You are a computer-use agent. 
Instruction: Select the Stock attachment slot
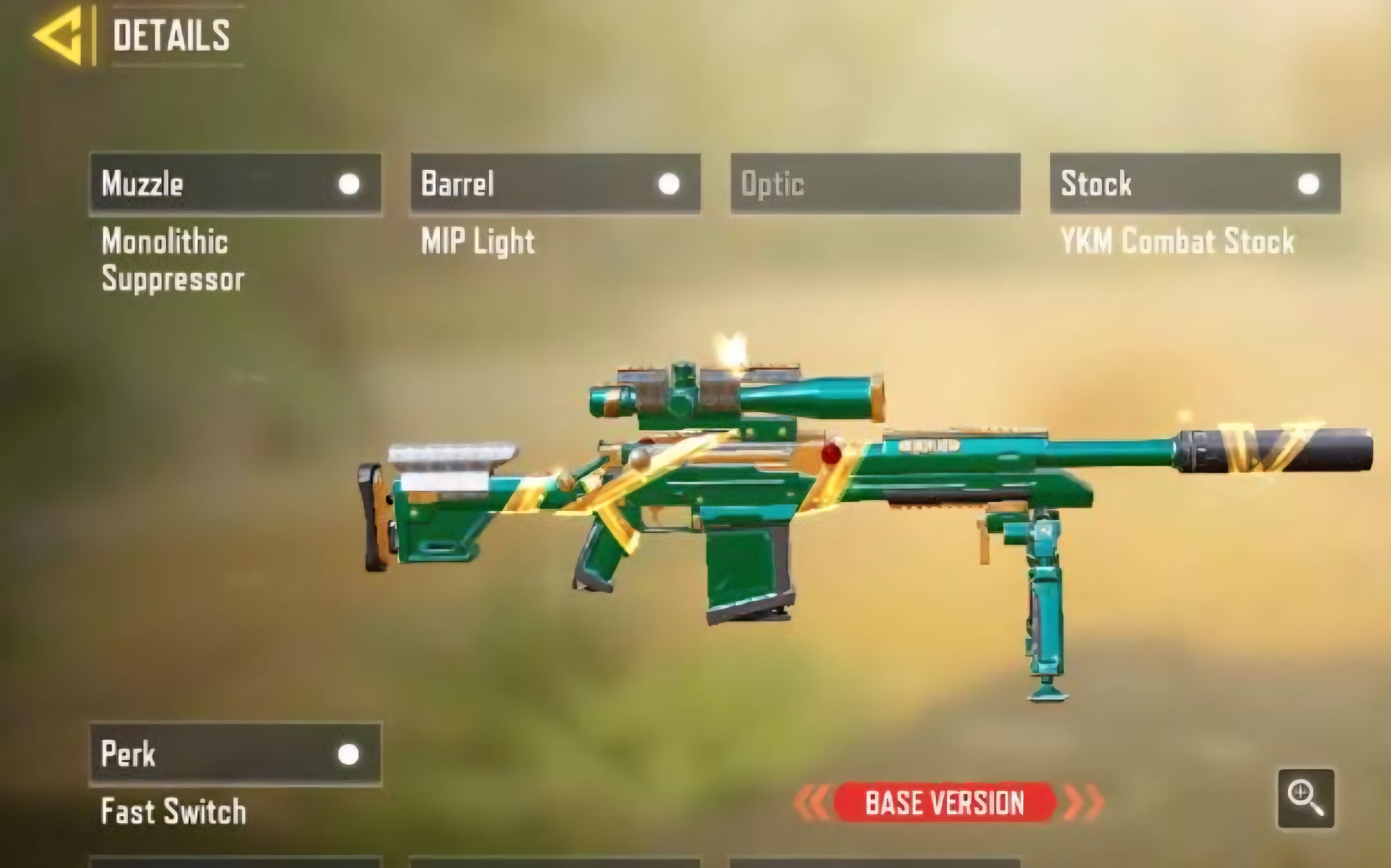tap(1195, 184)
